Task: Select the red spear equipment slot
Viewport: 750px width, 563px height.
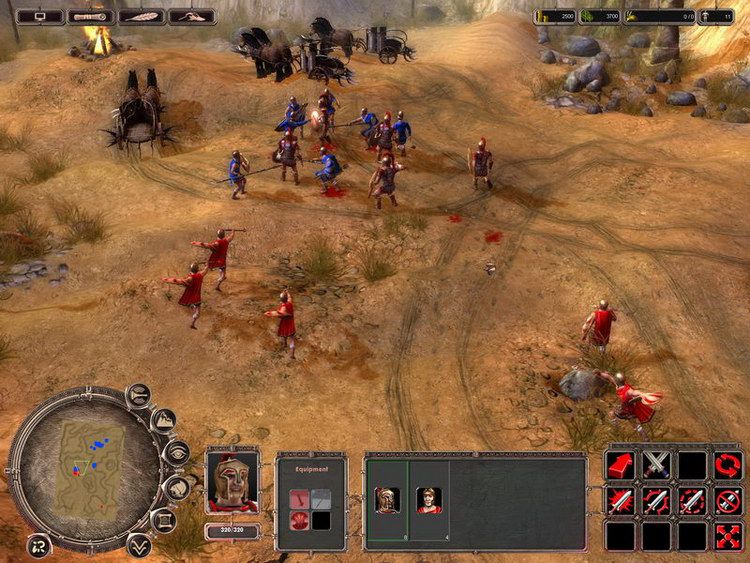Action: tap(299, 498)
